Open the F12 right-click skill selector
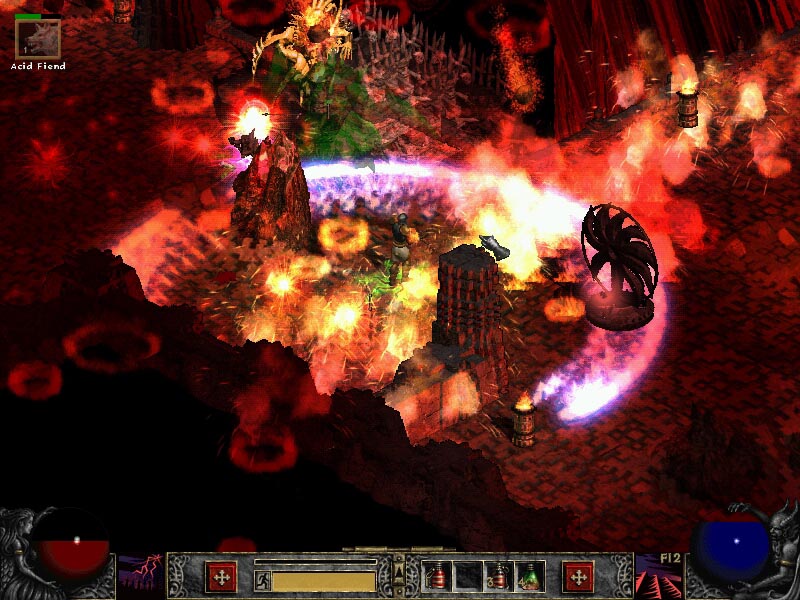Image resolution: width=800 pixels, height=600 pixels. [x=659, y=576]
